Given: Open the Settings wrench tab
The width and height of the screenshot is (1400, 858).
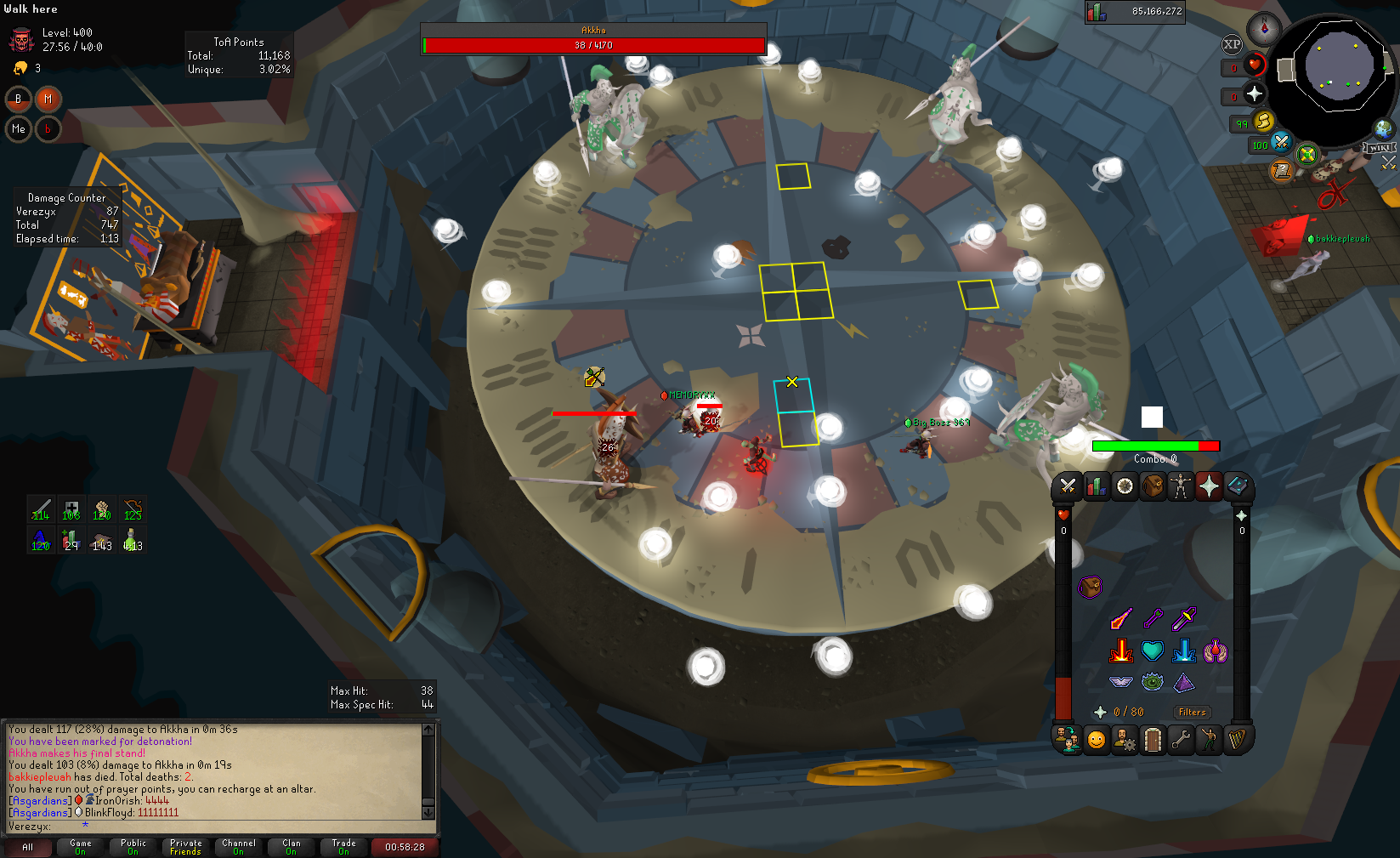Looking at the screenshot, I should [1181, 740].
